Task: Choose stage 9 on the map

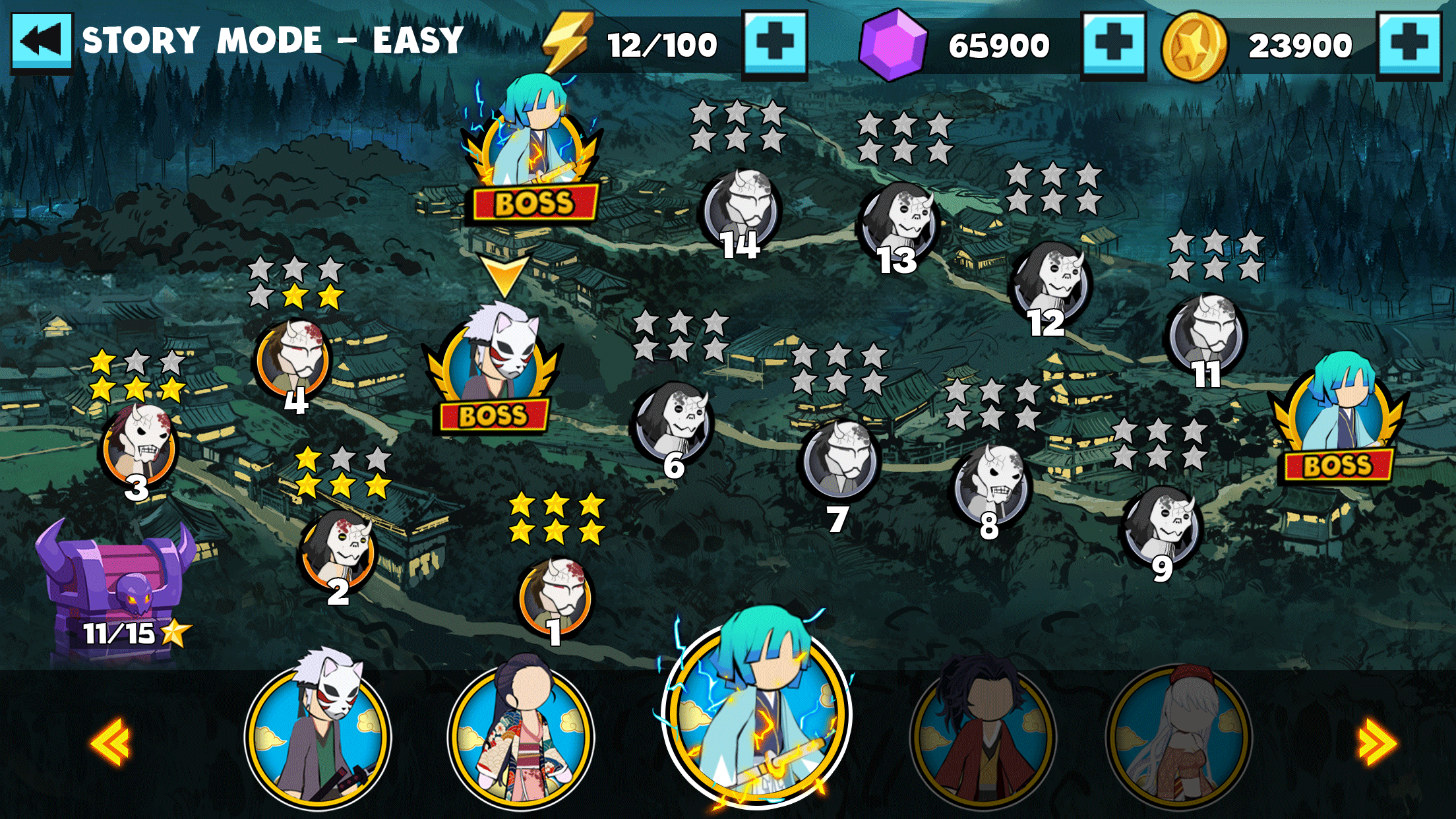Action: [x=1163, y=528]
